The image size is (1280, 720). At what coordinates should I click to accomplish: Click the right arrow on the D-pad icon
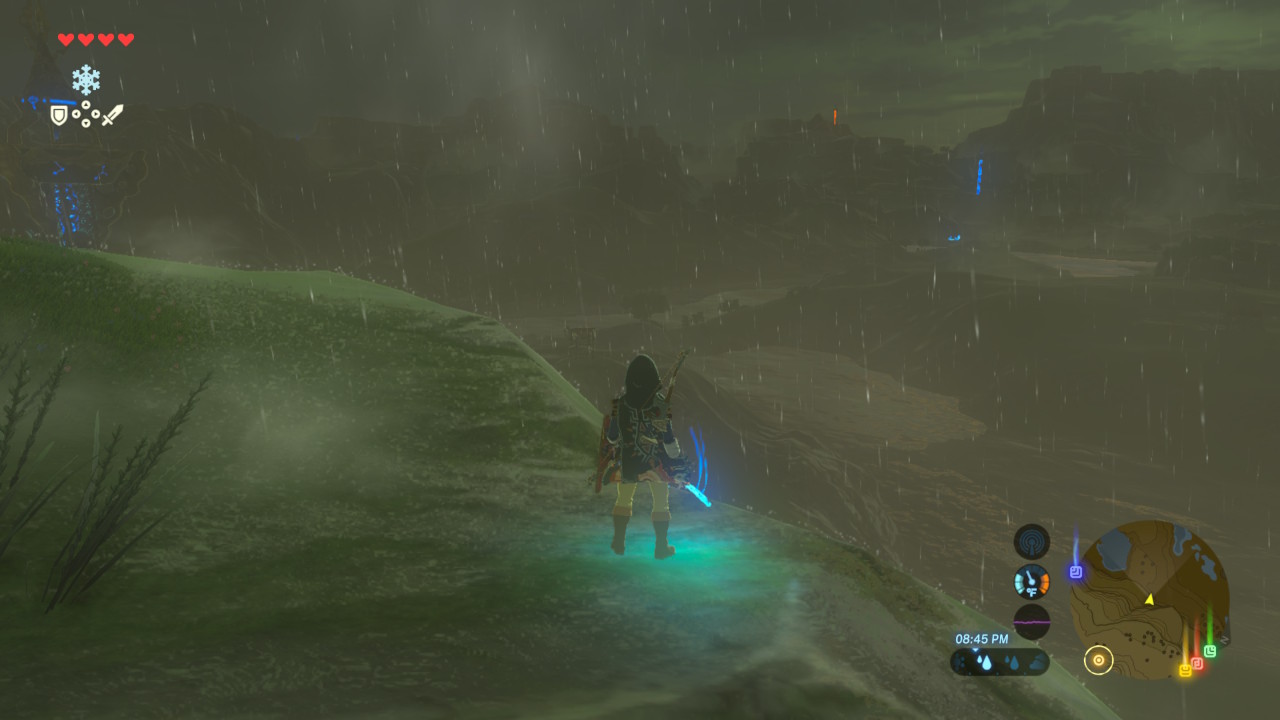(96, 114)
